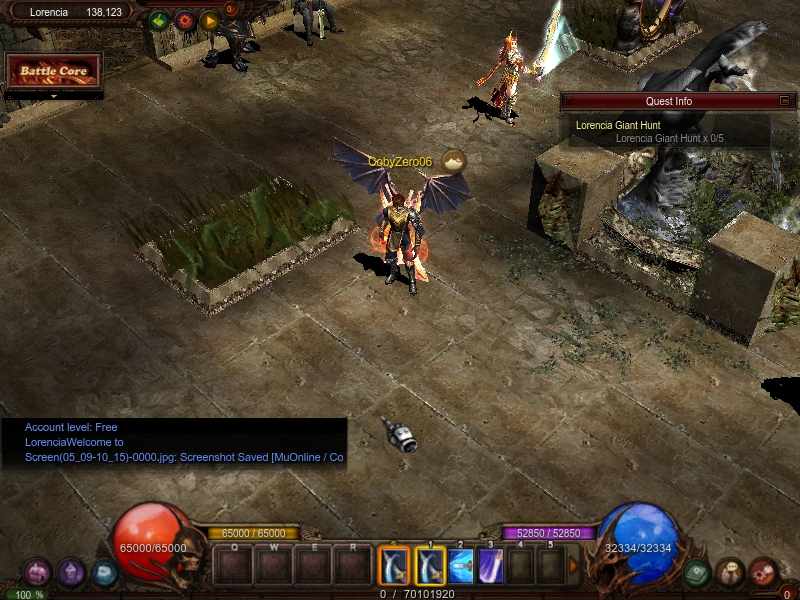Click the green helper icon at top
This screenshot has width=800, height=600.
[158, 20]
